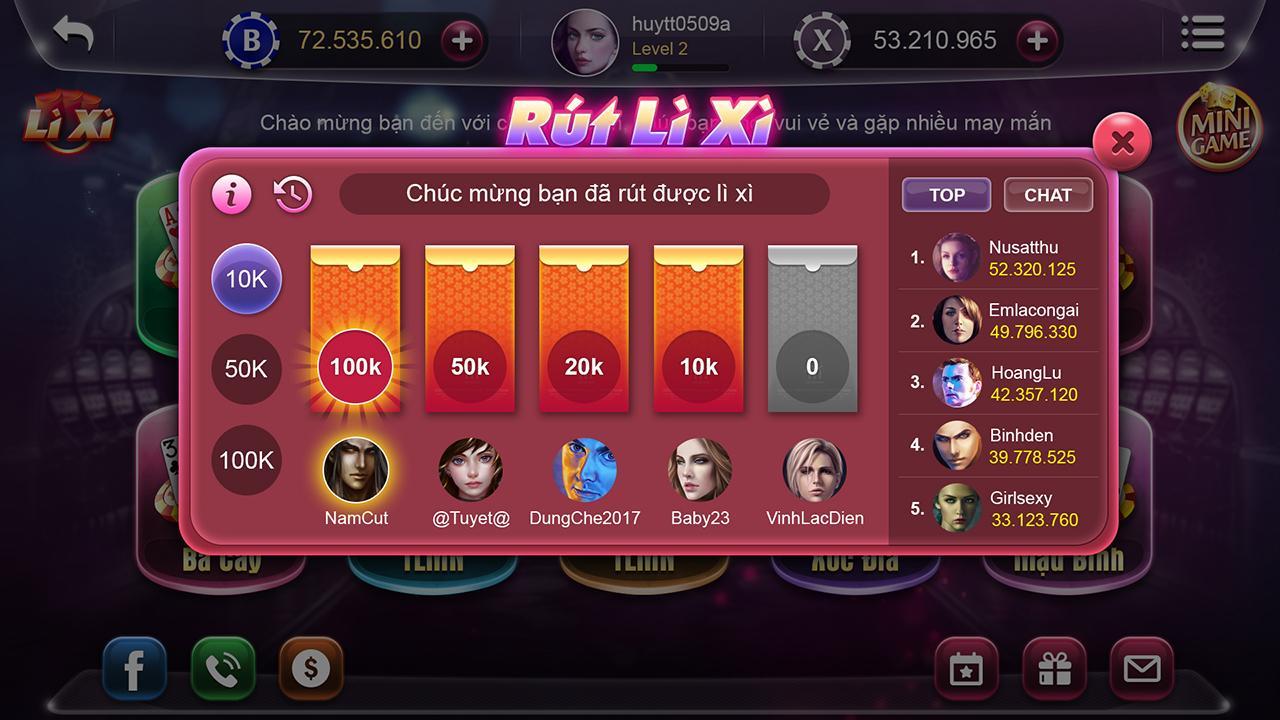The height and width of the screenshot is (720, 1280).
Task: Switch to the TOP tab
Action: [946, 194]
